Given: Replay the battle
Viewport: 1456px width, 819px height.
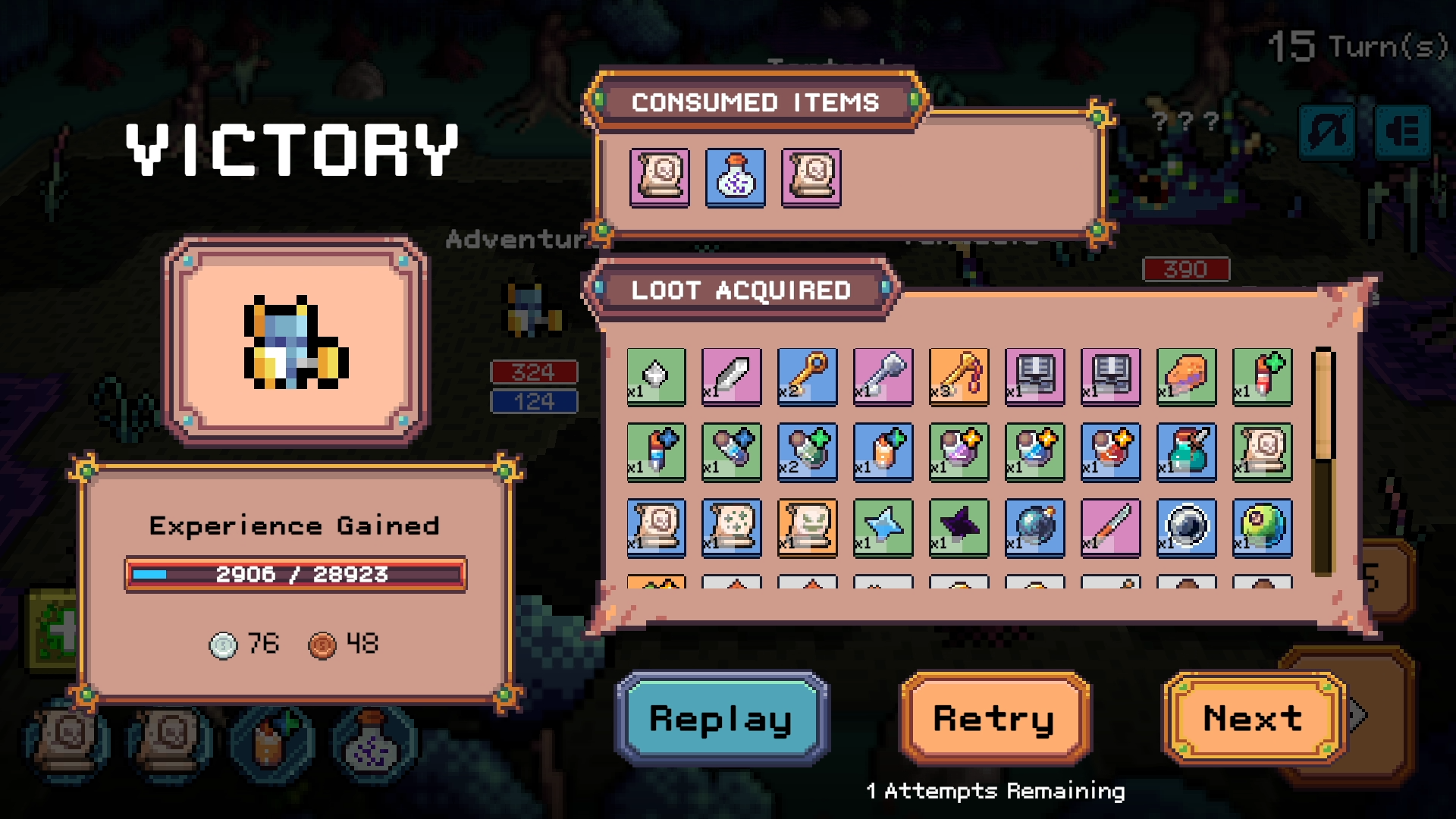Looking at the screenshot, I should click(721, 717).
